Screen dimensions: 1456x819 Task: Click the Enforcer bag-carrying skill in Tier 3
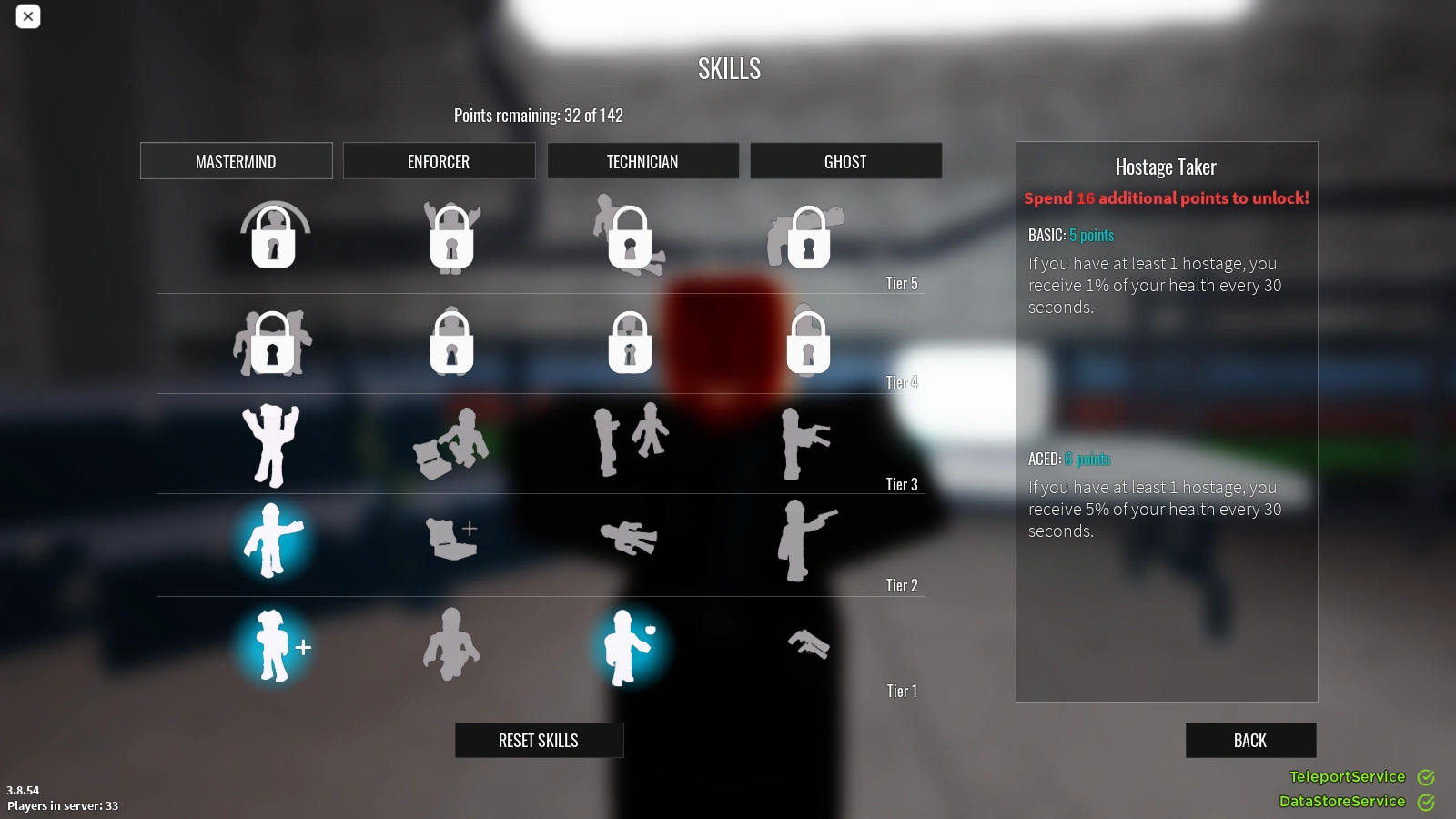point(451,444)
